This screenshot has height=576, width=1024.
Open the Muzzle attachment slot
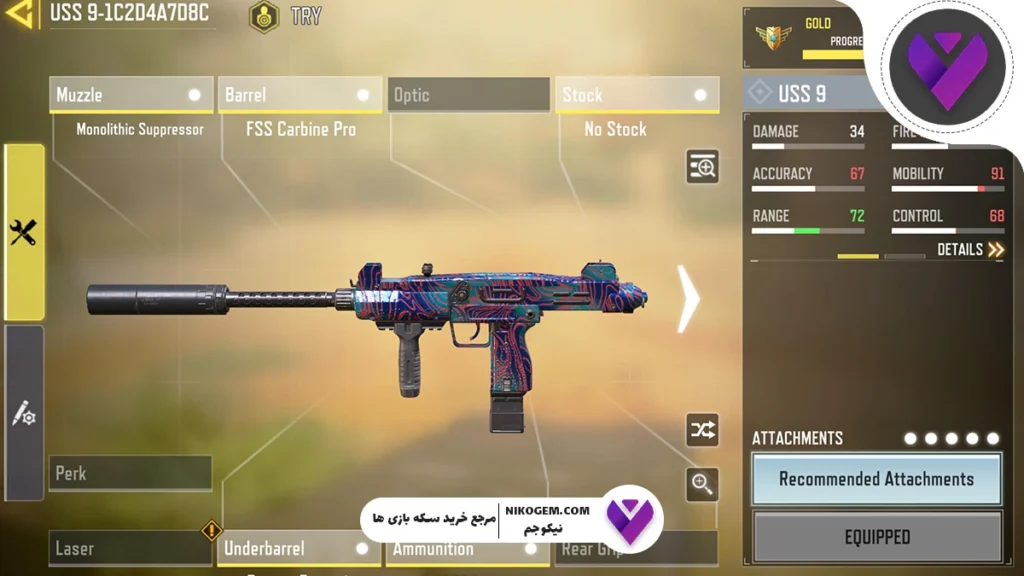coord(130,95)
